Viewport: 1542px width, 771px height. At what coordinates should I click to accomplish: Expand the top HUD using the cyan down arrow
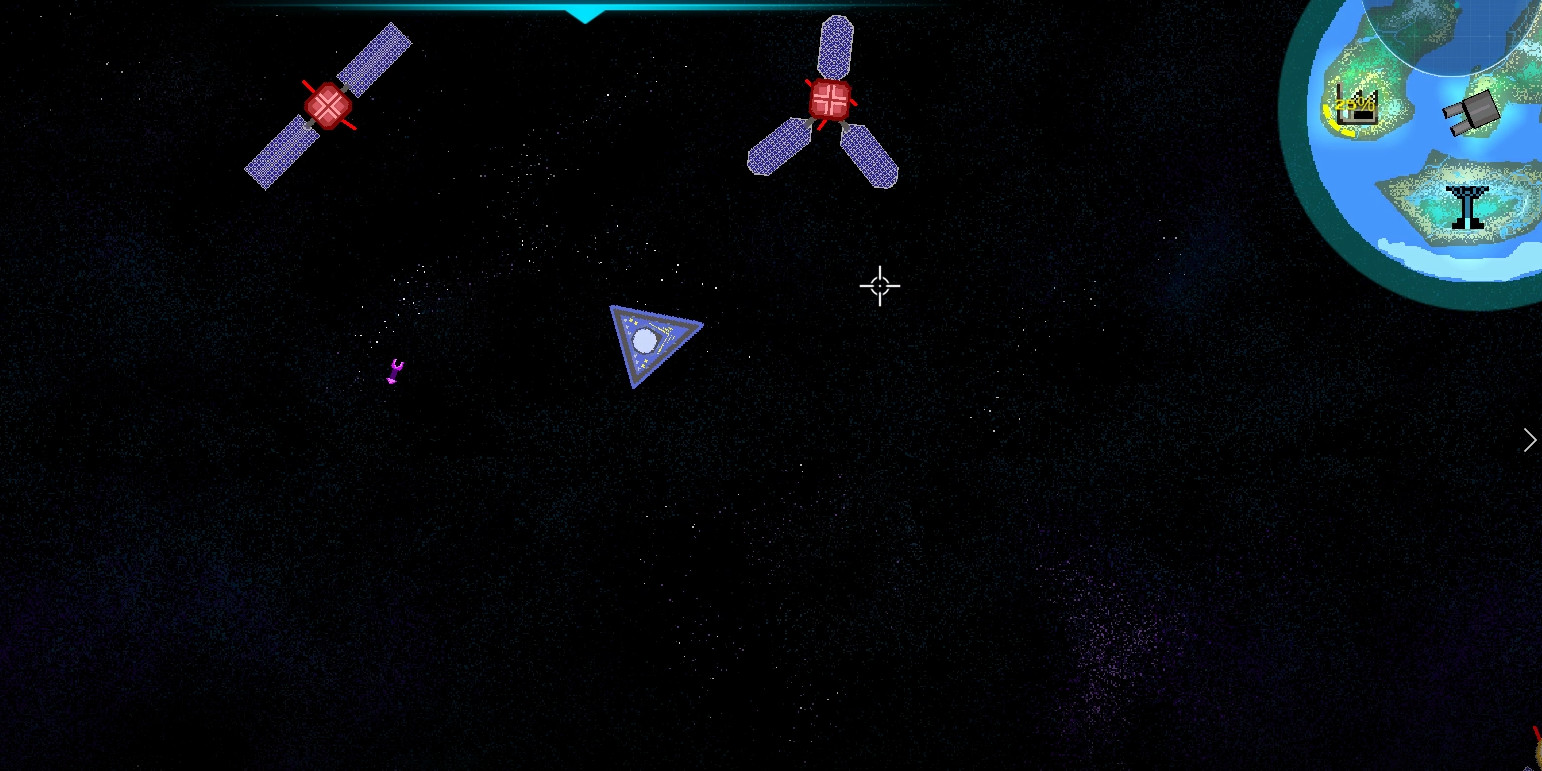[586, 15]
